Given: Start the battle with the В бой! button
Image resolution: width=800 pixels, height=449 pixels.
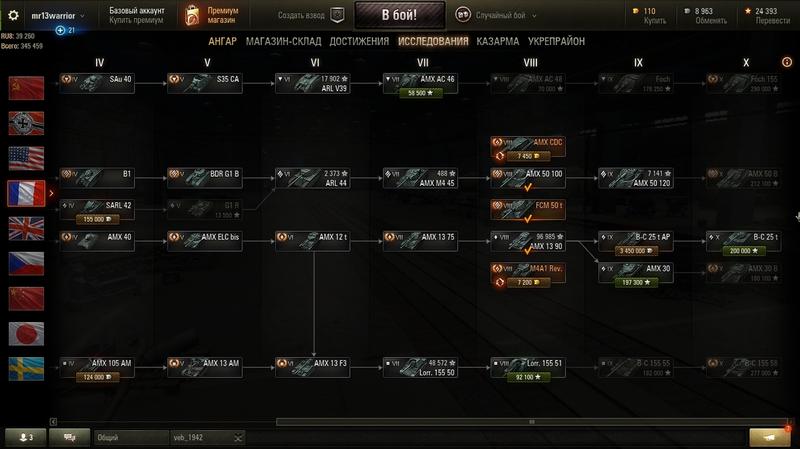Looking at the screenshot, I should [x=398, y=15].
